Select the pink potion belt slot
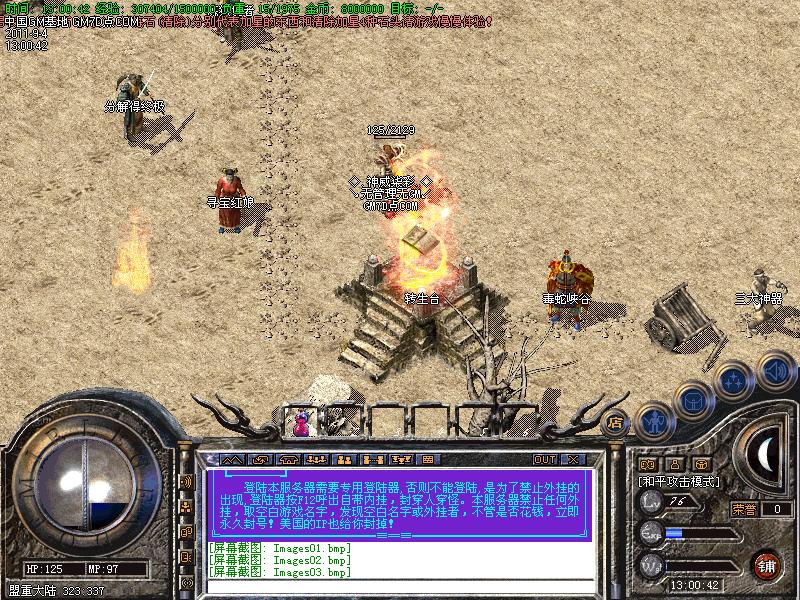Screen dimensions: 800x600 [x=301, y=421]
